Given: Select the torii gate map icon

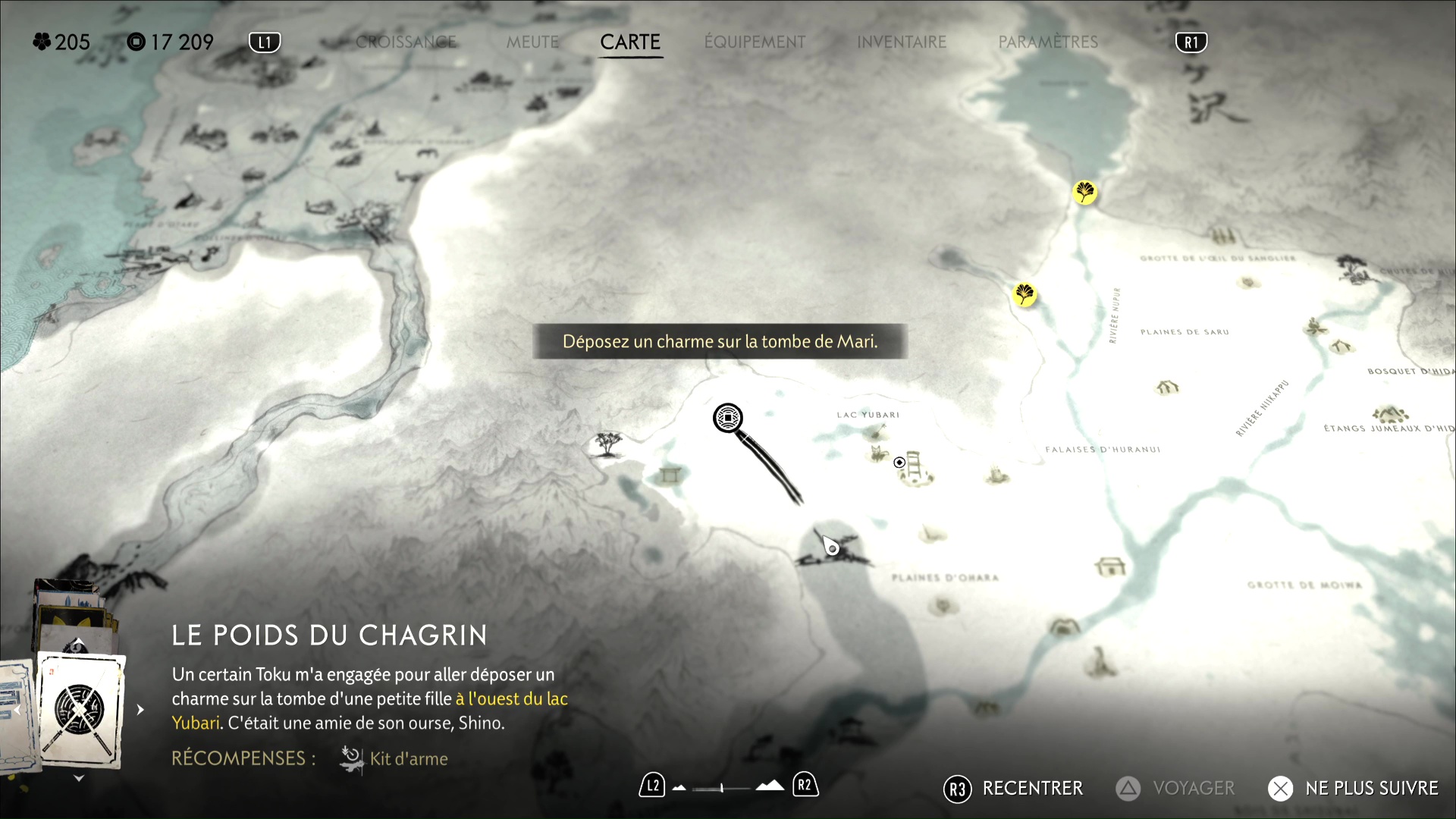Looking at the screenshot, I should pyautogui.click(x=670, y=475).
